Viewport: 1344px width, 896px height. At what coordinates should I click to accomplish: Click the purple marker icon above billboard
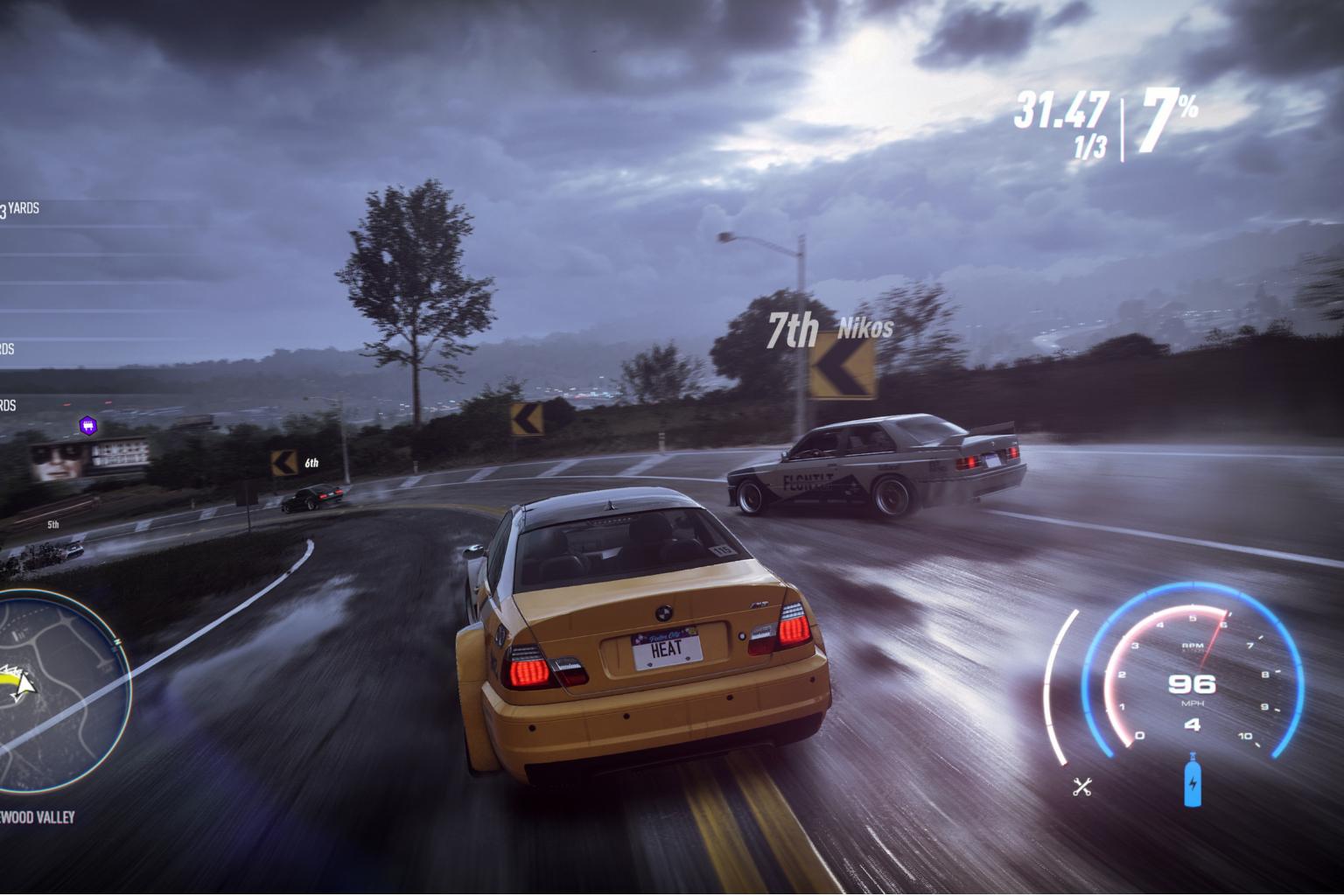pyautogui.click(x=87, y=426)
